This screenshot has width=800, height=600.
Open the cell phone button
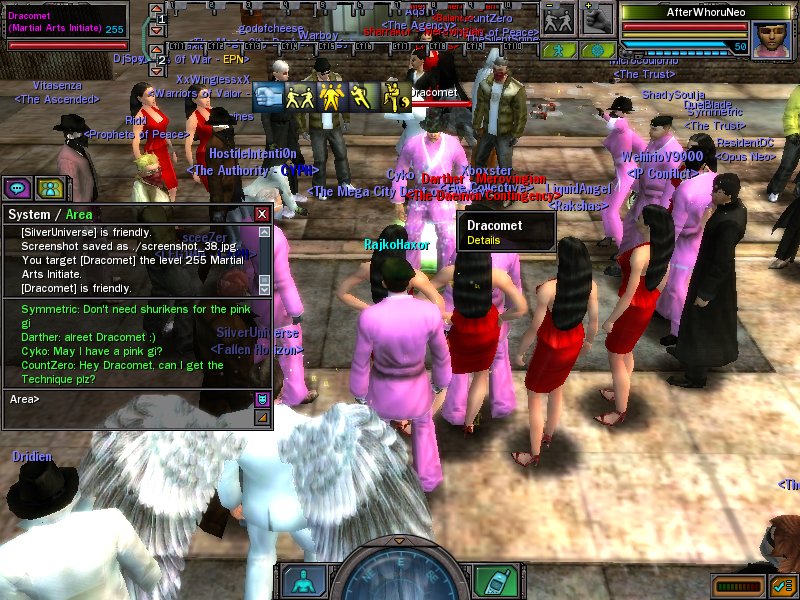click(x=494, y=580)
